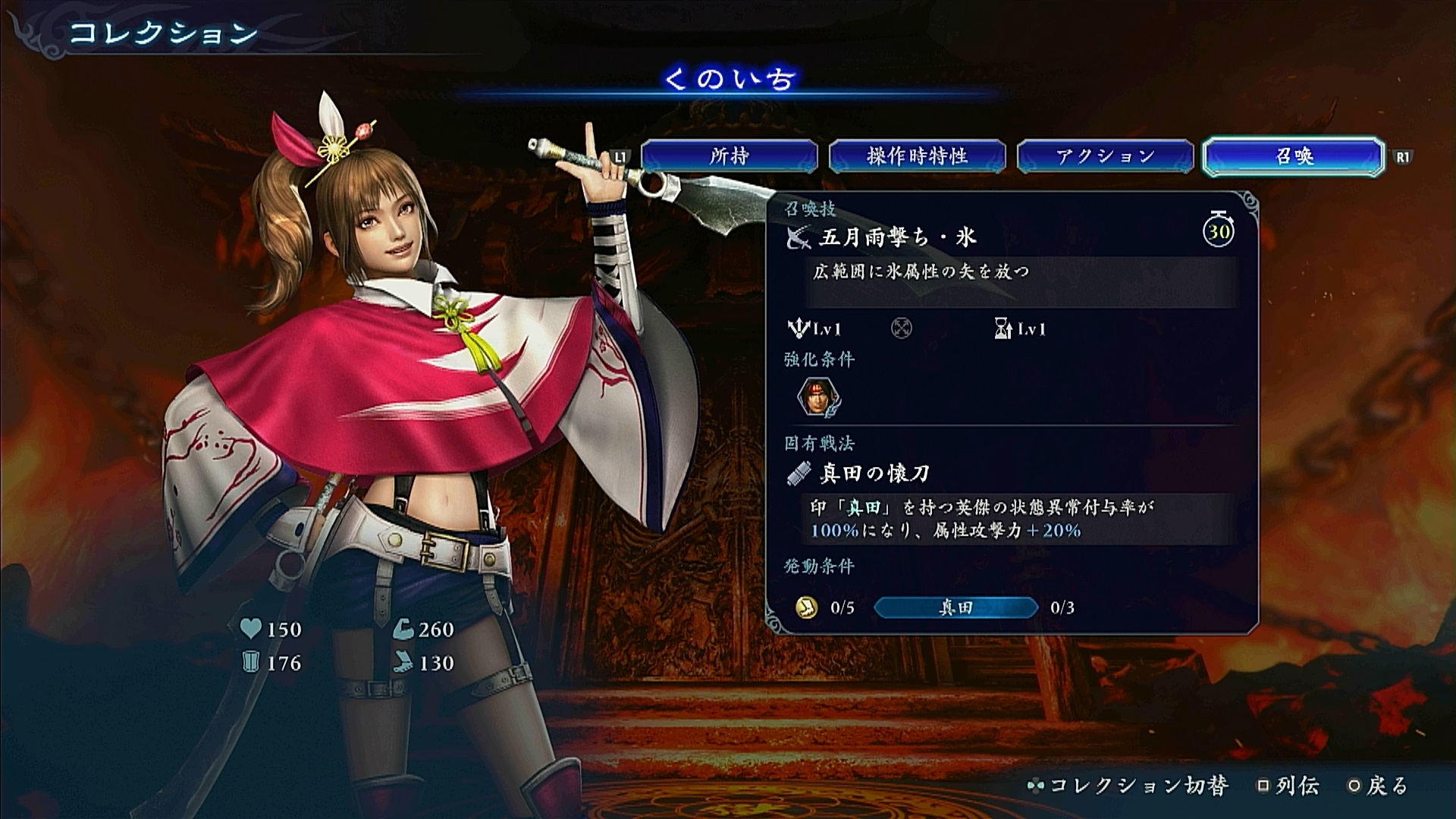This screenshot has width=1456, height=819.
Task: Click the 真田 seal condition bar
Action: [x=955, y=607]
